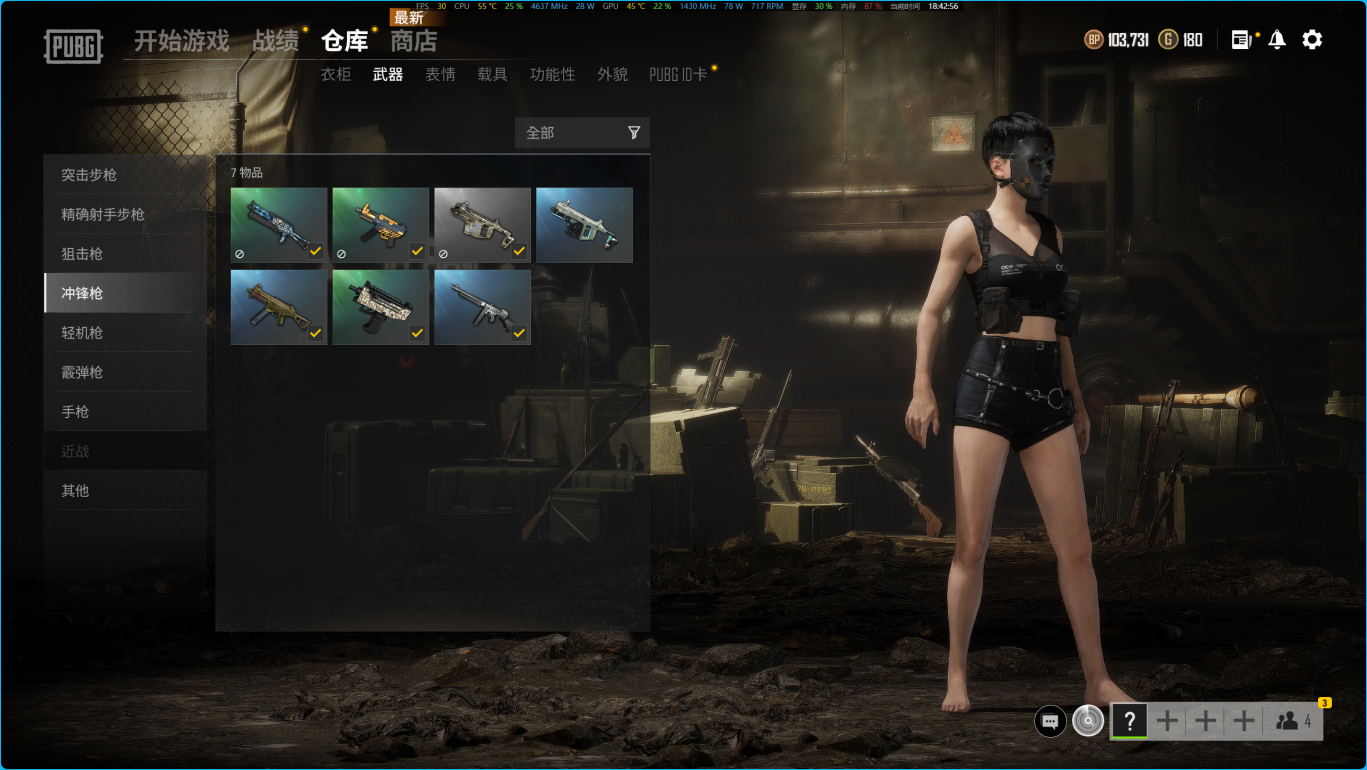The image size is (1367, 770).
Task: Go to the 外貌 appearance sub-tab
Action: click(612, 74)
